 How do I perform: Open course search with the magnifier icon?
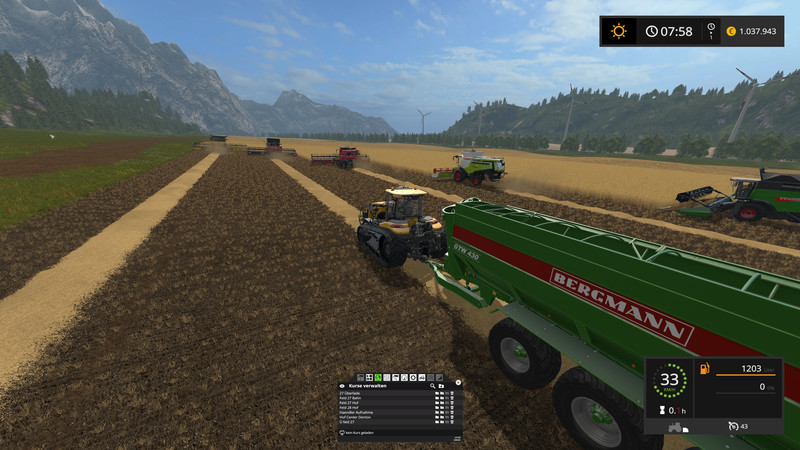[x=432, y=385]
